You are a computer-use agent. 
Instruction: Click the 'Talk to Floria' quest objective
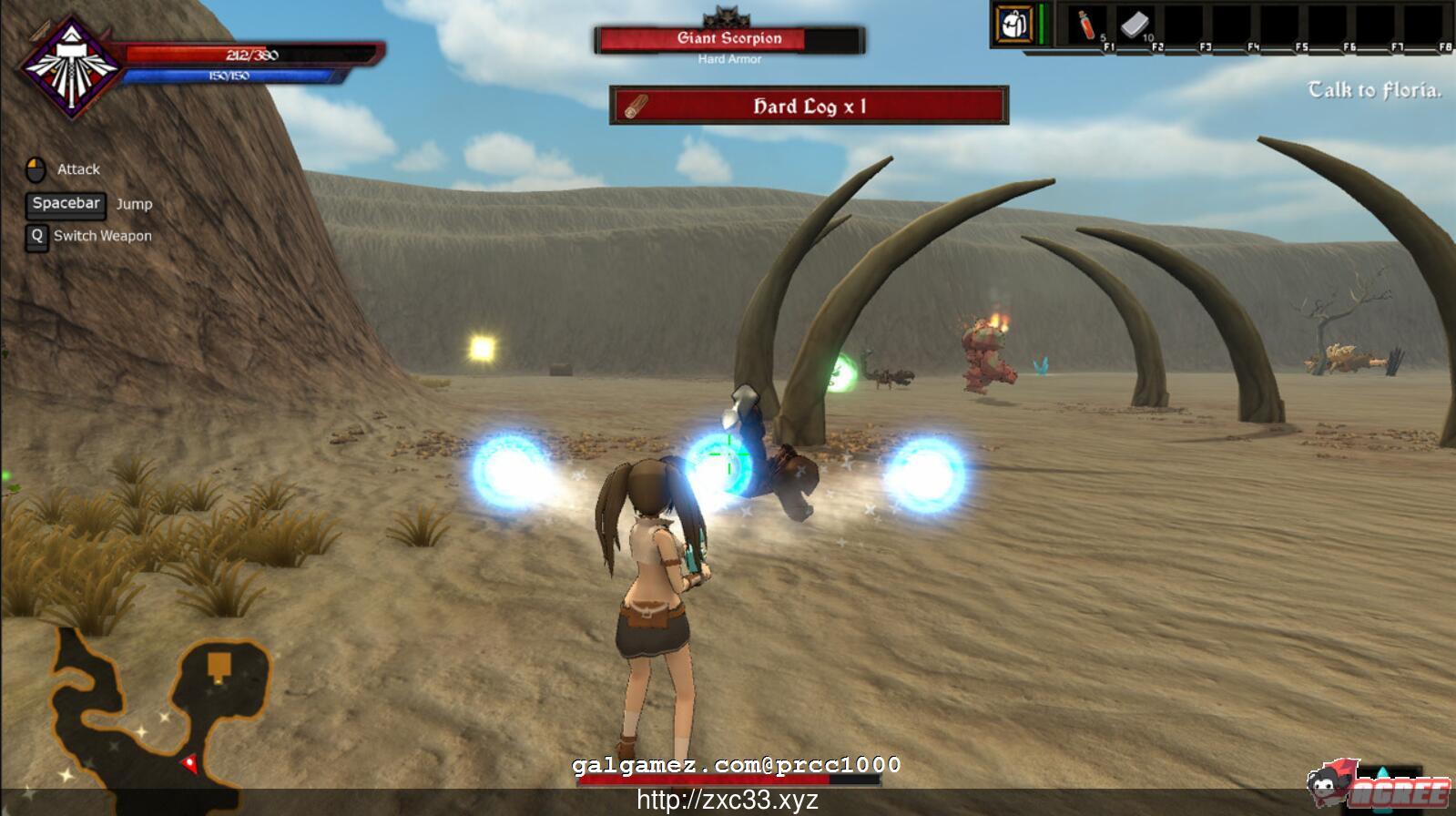pyautogui.click(x=1374, y=90)
